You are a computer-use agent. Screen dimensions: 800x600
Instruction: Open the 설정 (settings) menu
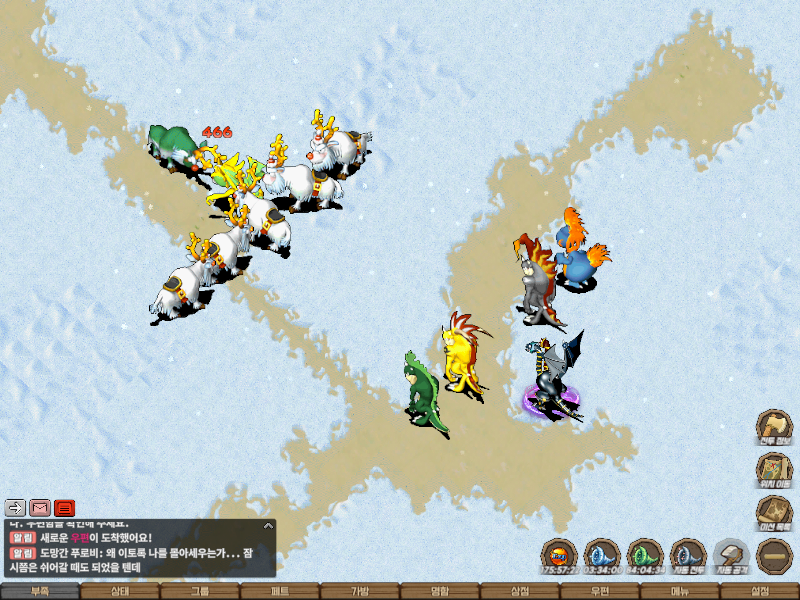click(760, 591)
